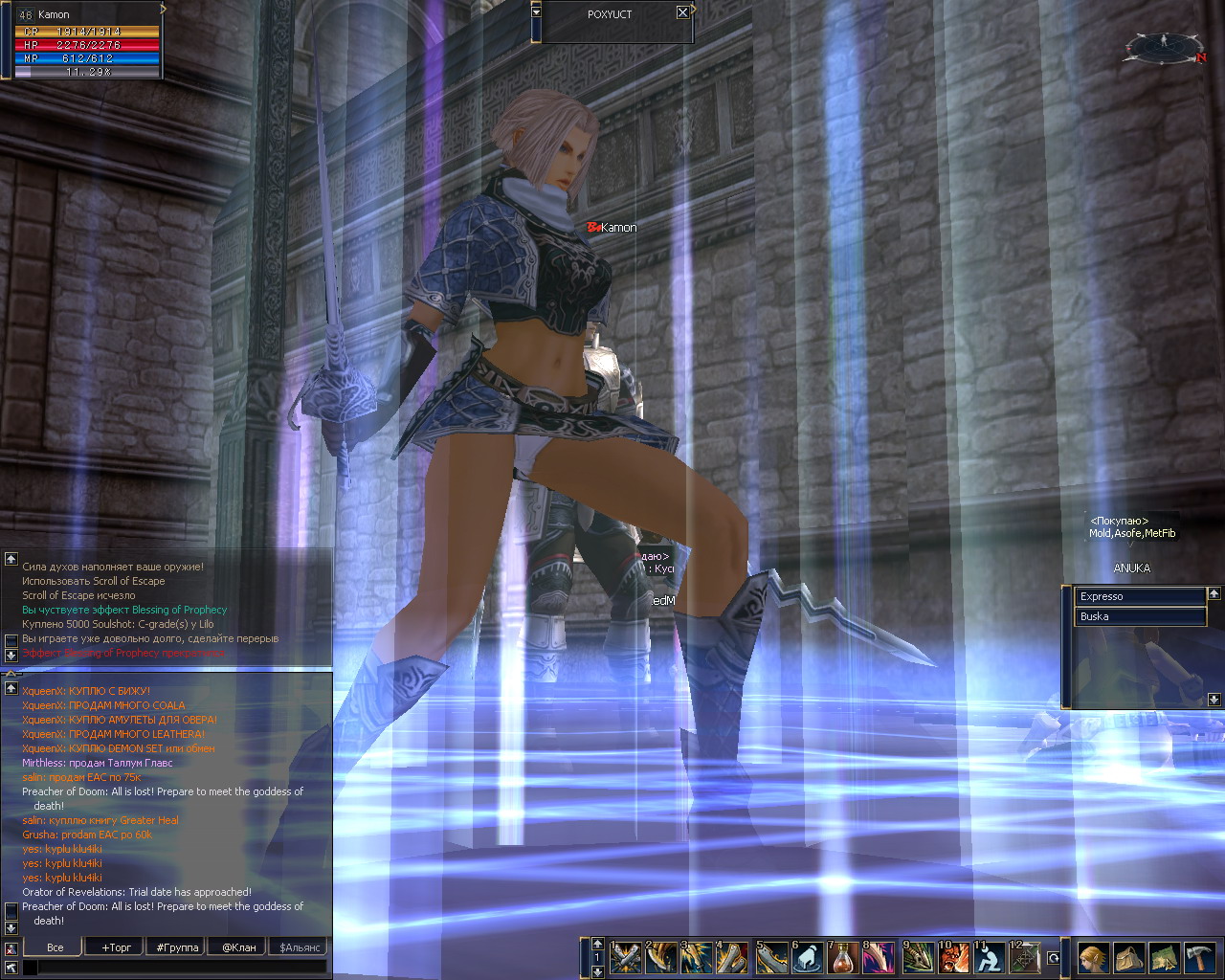Select Buska in the player list
Screen dimensions: 1225x980
[1139, 616]
